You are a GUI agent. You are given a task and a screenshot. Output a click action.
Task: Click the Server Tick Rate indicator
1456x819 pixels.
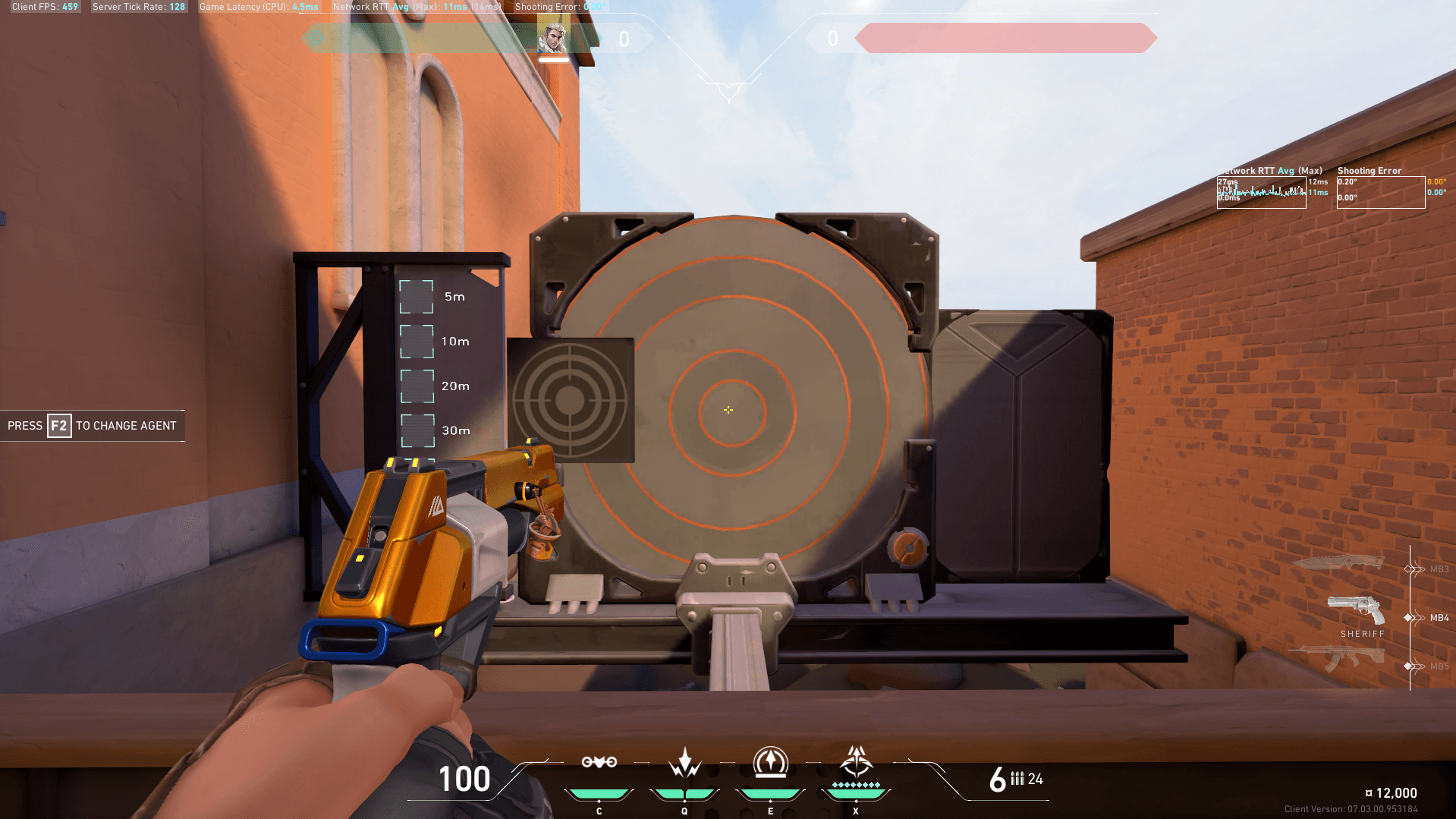tap(139, 6)
